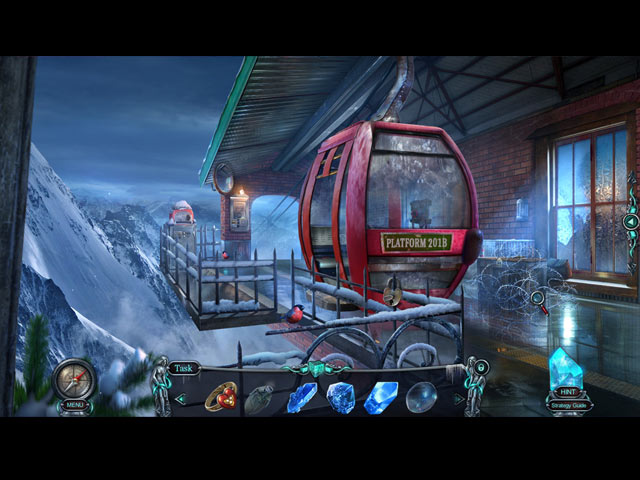The width and height of the screenshot is (640, 480).
Task: Show the current Task
Action: click(183, 368)
